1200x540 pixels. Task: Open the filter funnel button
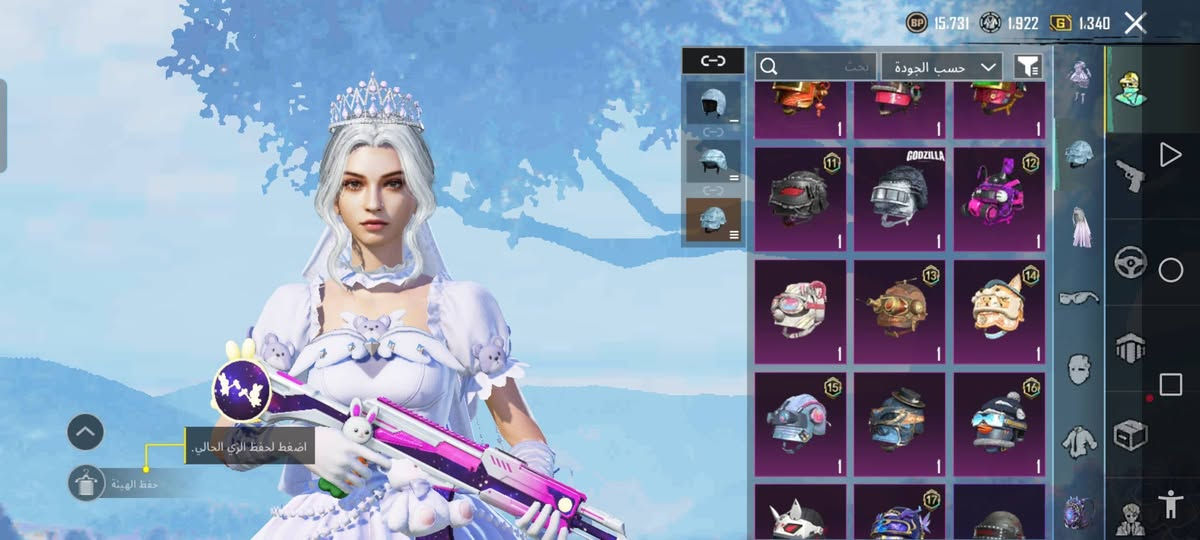point(1028,66)
